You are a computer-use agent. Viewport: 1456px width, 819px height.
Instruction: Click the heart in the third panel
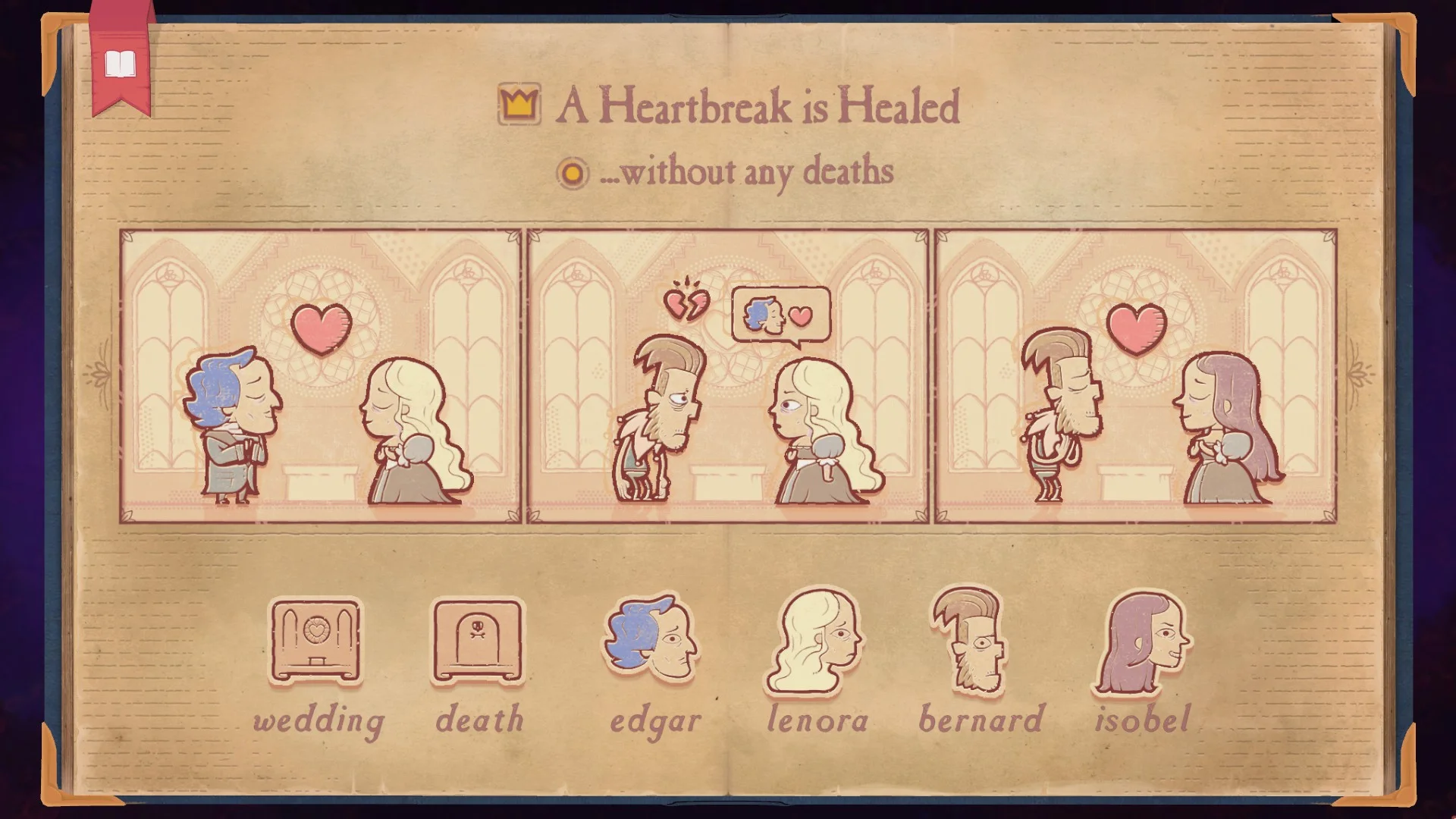tap(1137, 326)
